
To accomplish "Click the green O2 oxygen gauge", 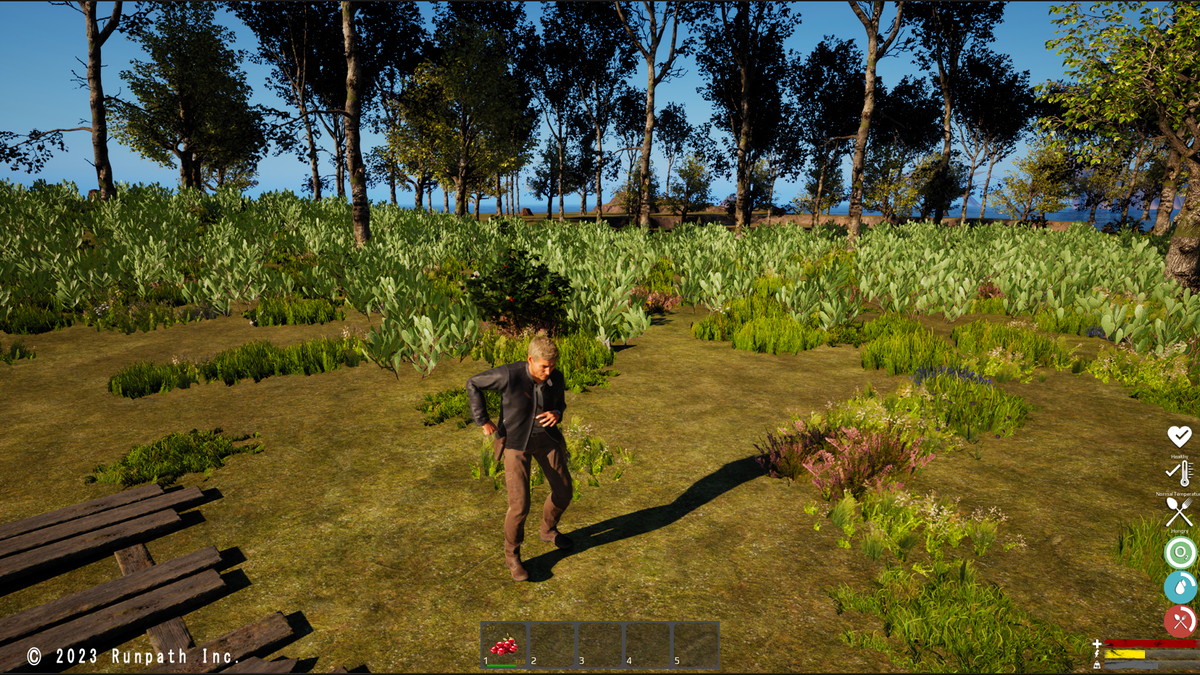I will pos(1180,552).
